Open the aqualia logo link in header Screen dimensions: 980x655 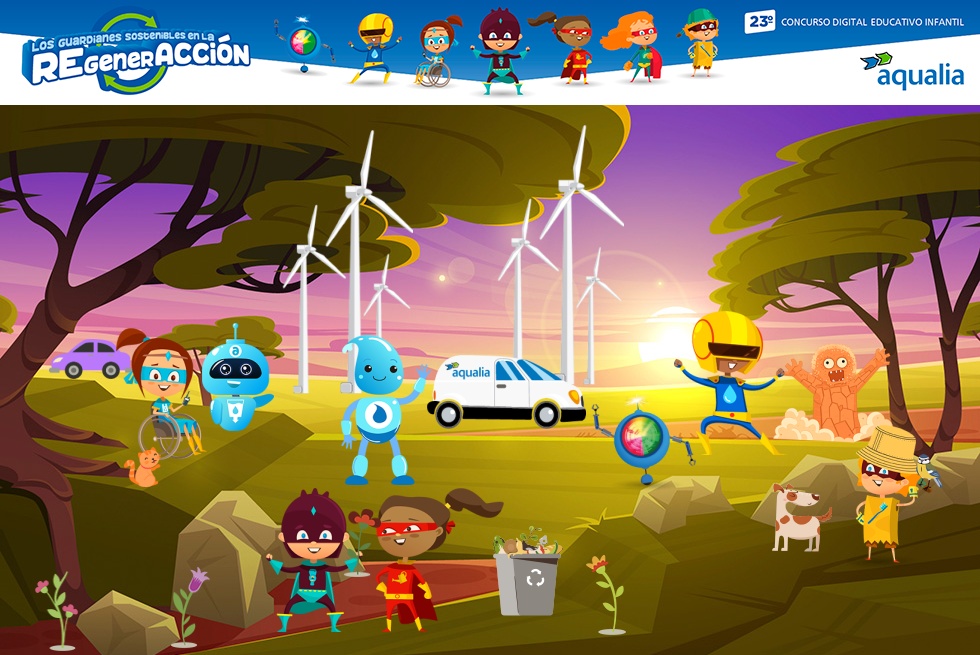pyautogui.click(x=912, y=70)
